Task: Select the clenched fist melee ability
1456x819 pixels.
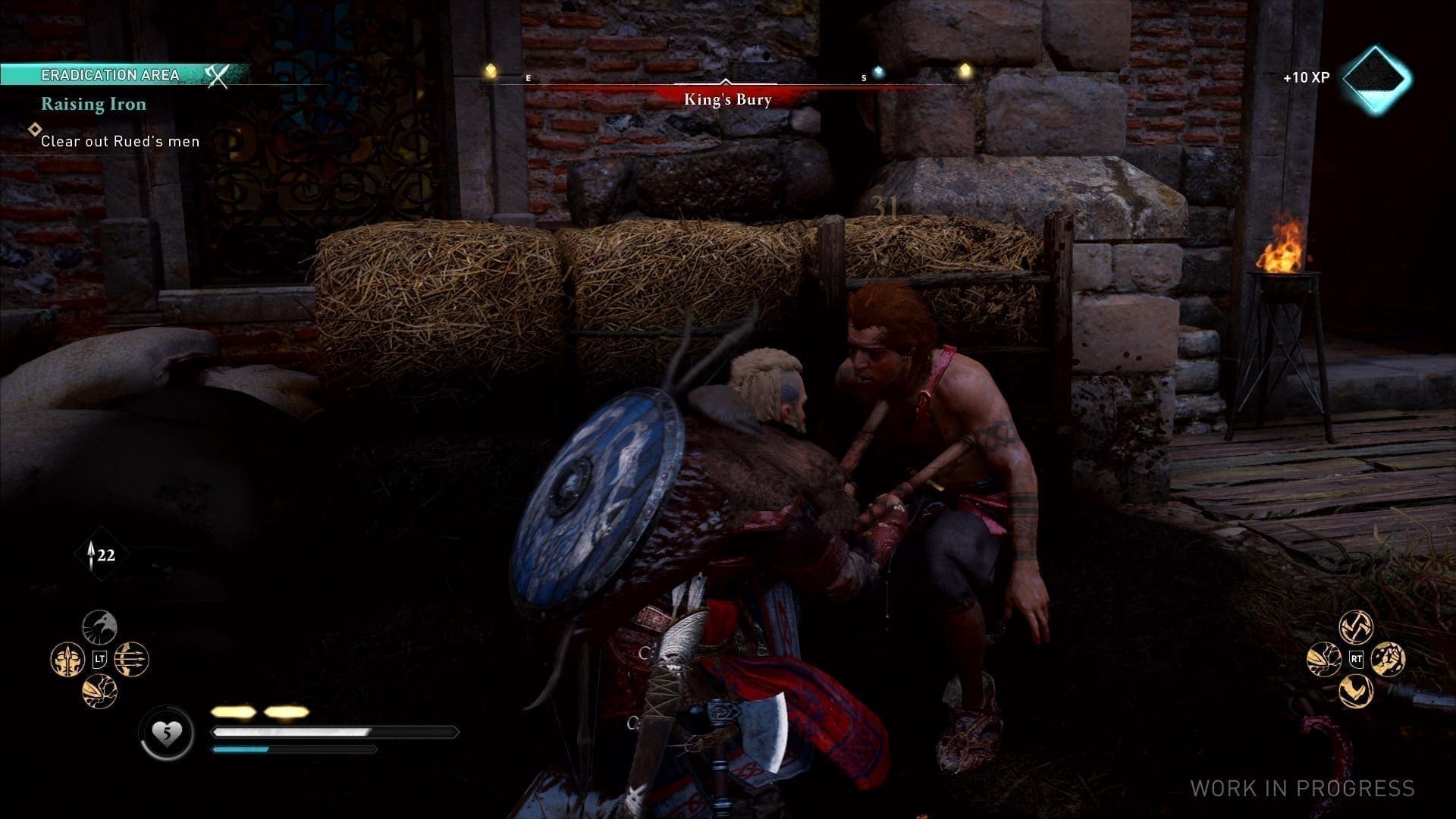Action: [x=1389, y=659]
